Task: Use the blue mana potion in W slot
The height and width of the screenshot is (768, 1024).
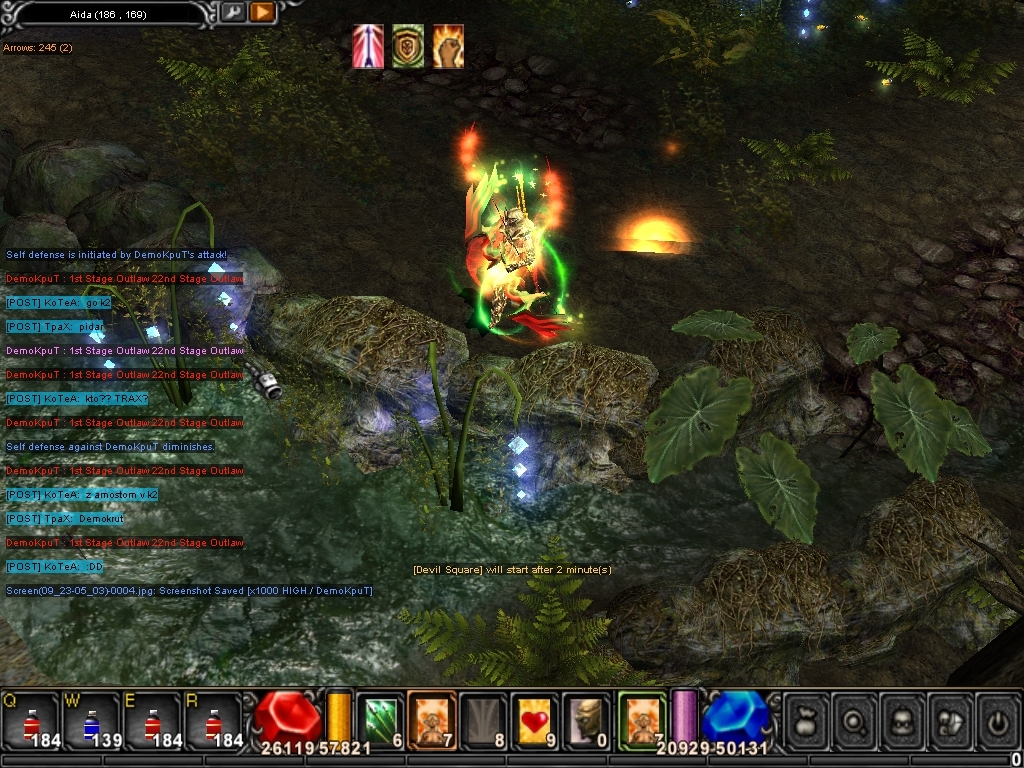Action: 91,721
